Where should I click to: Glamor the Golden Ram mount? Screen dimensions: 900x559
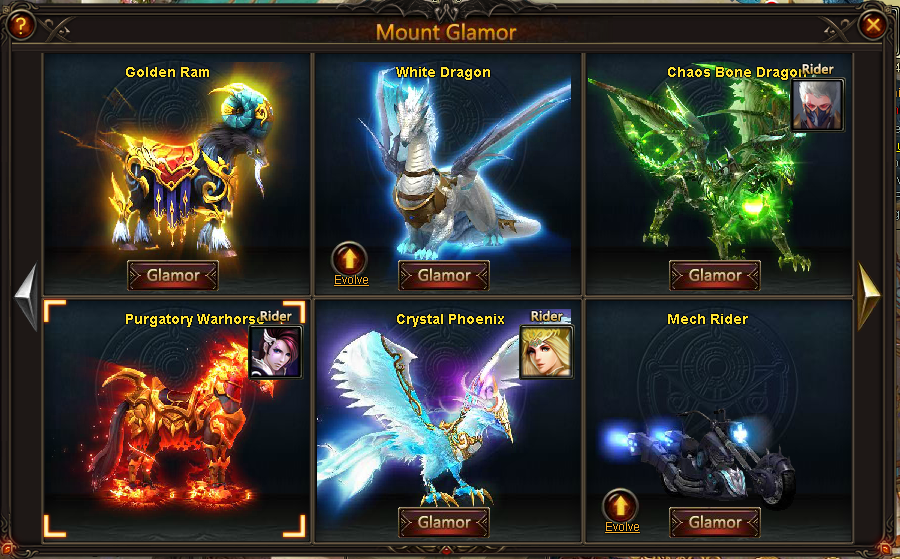(172, 275)
